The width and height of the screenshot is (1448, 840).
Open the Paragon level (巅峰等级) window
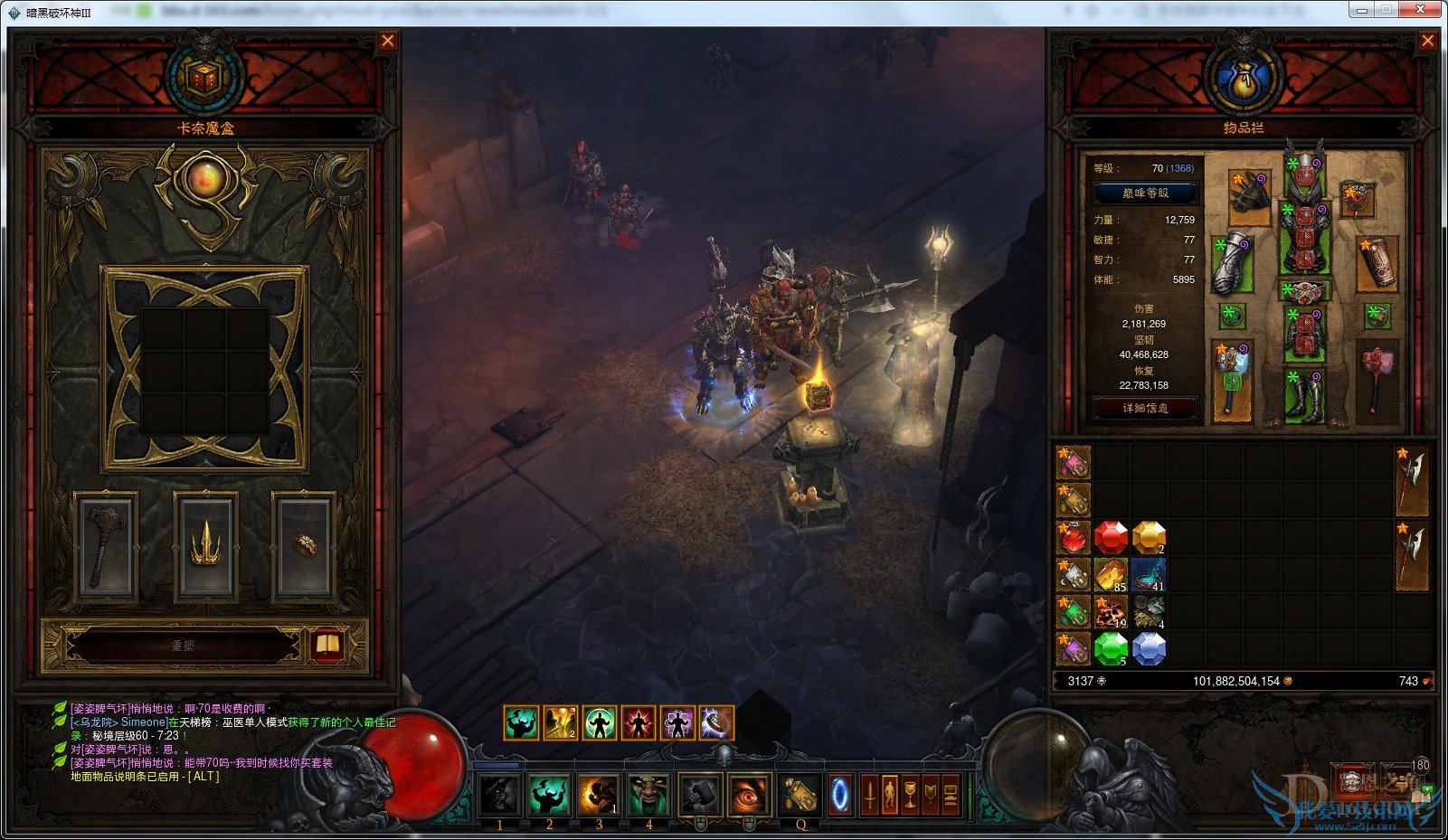point(1145,193)
